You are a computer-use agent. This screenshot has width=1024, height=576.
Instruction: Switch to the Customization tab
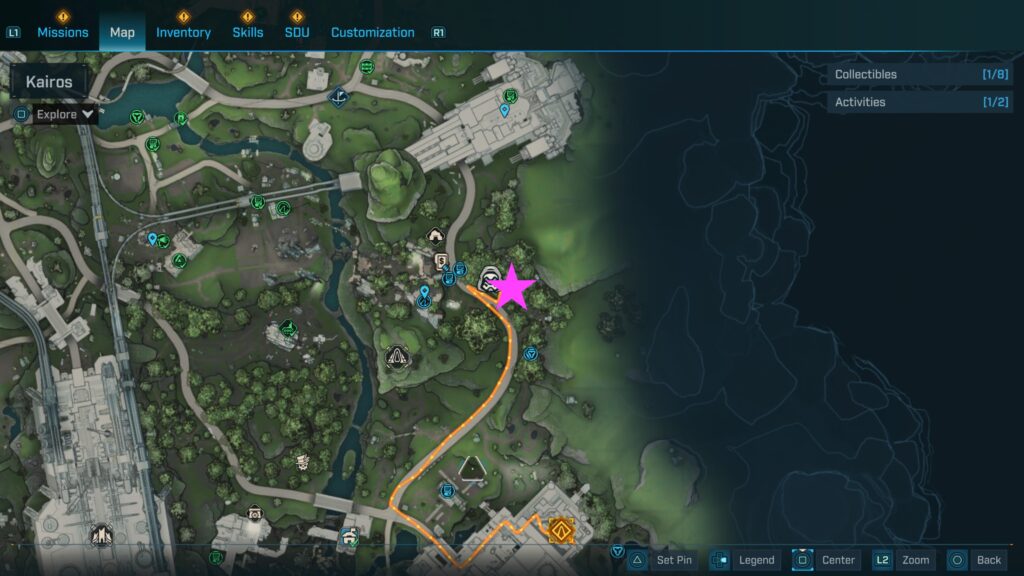(372, 32)
